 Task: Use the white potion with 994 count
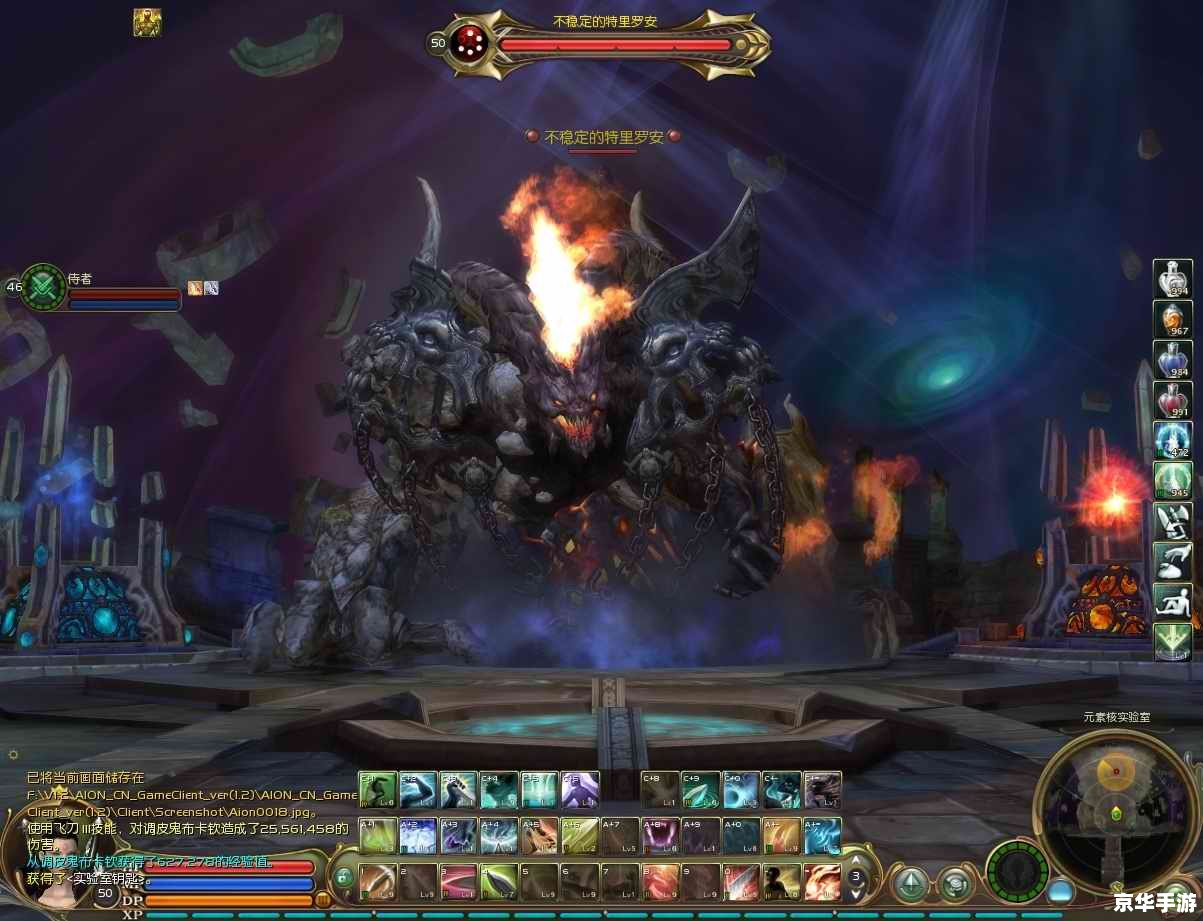coord(1172,277)
